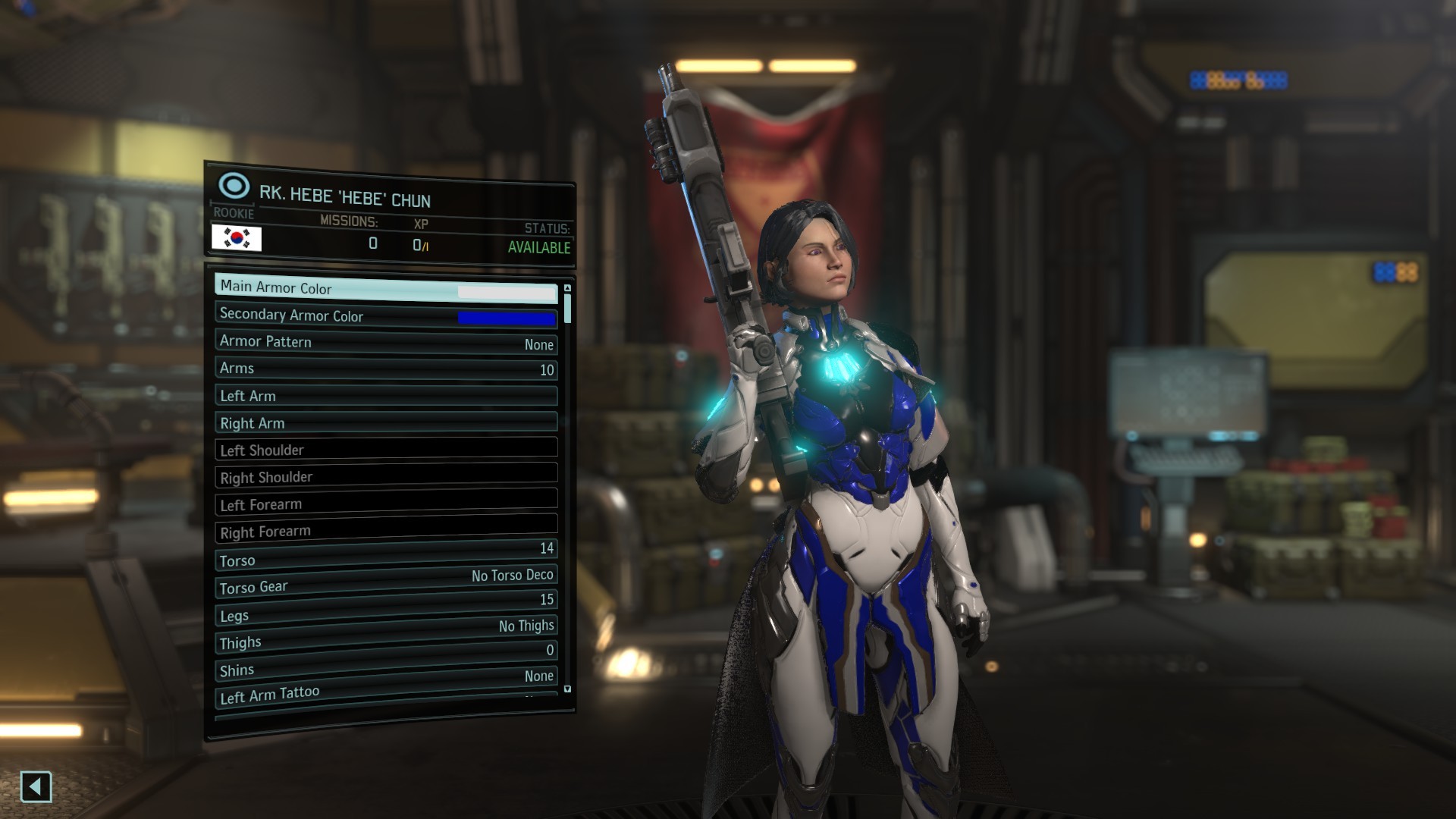Open the Right Arm option
The height and width of the screenshot is (819, 1456).
pos(386,422)
